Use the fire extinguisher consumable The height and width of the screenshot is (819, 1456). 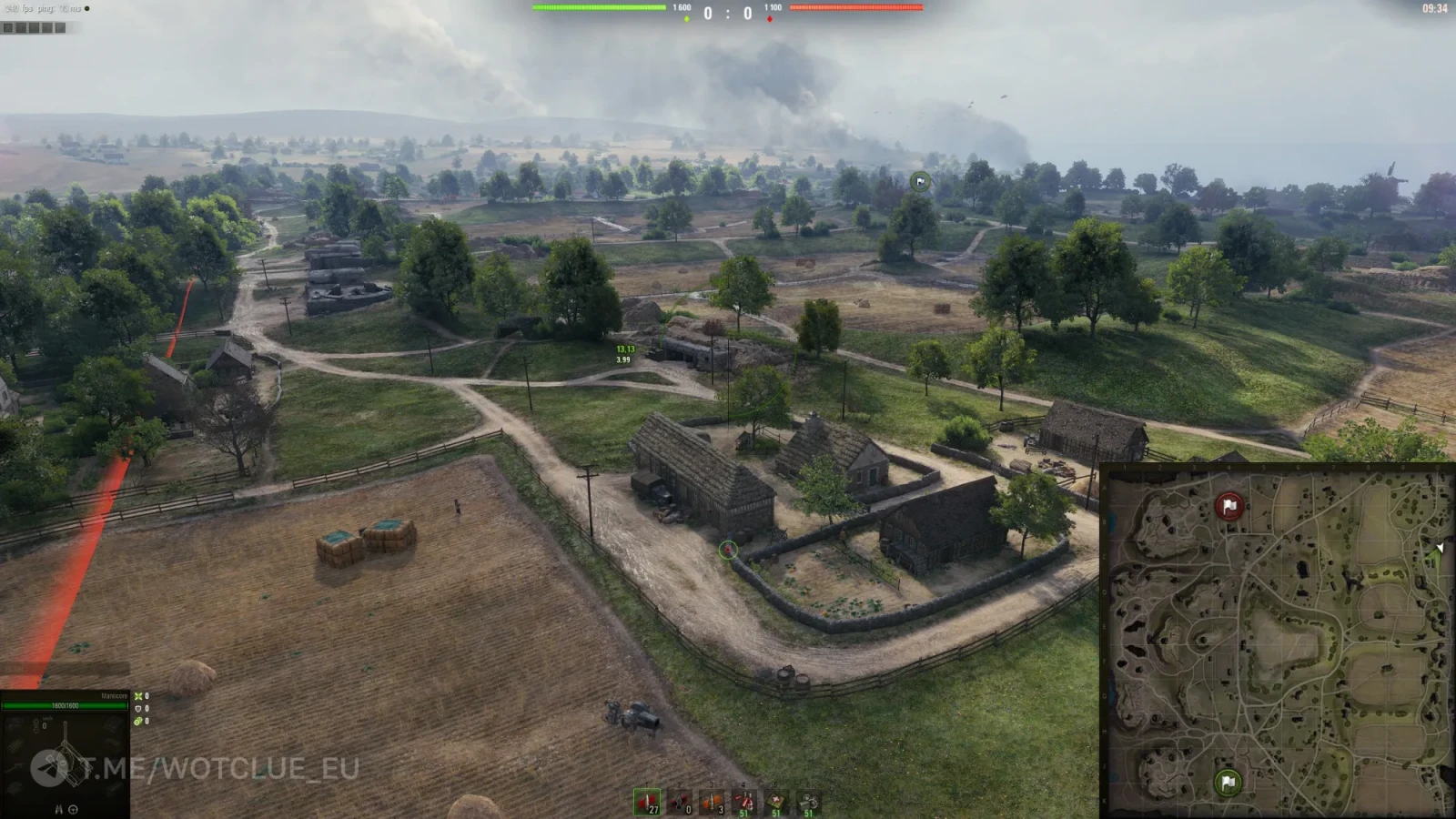pos(744,802)
